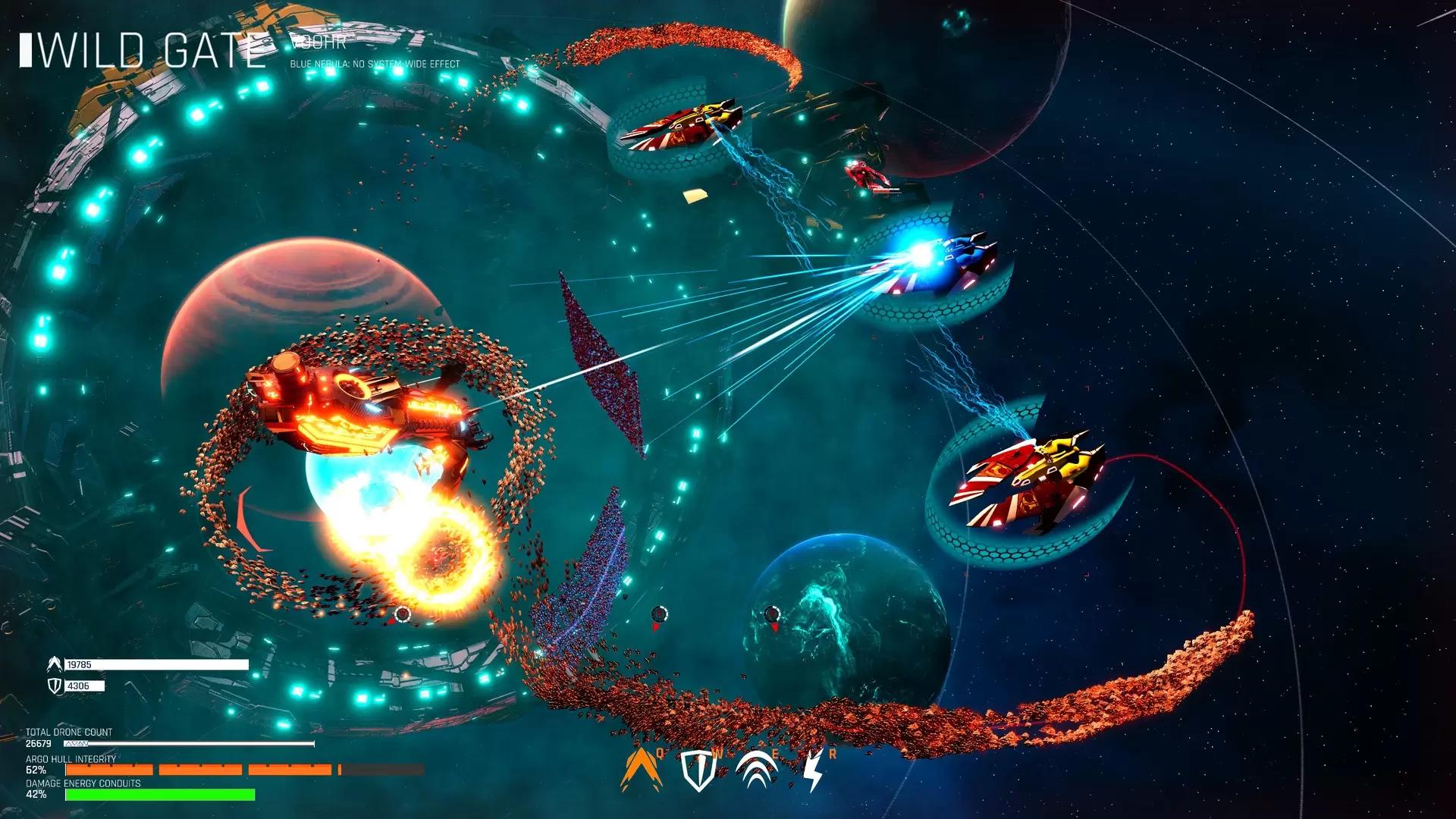Trigger the triple-arc wave ability
Screen dimensions: 1456x819
pos(756,771)
